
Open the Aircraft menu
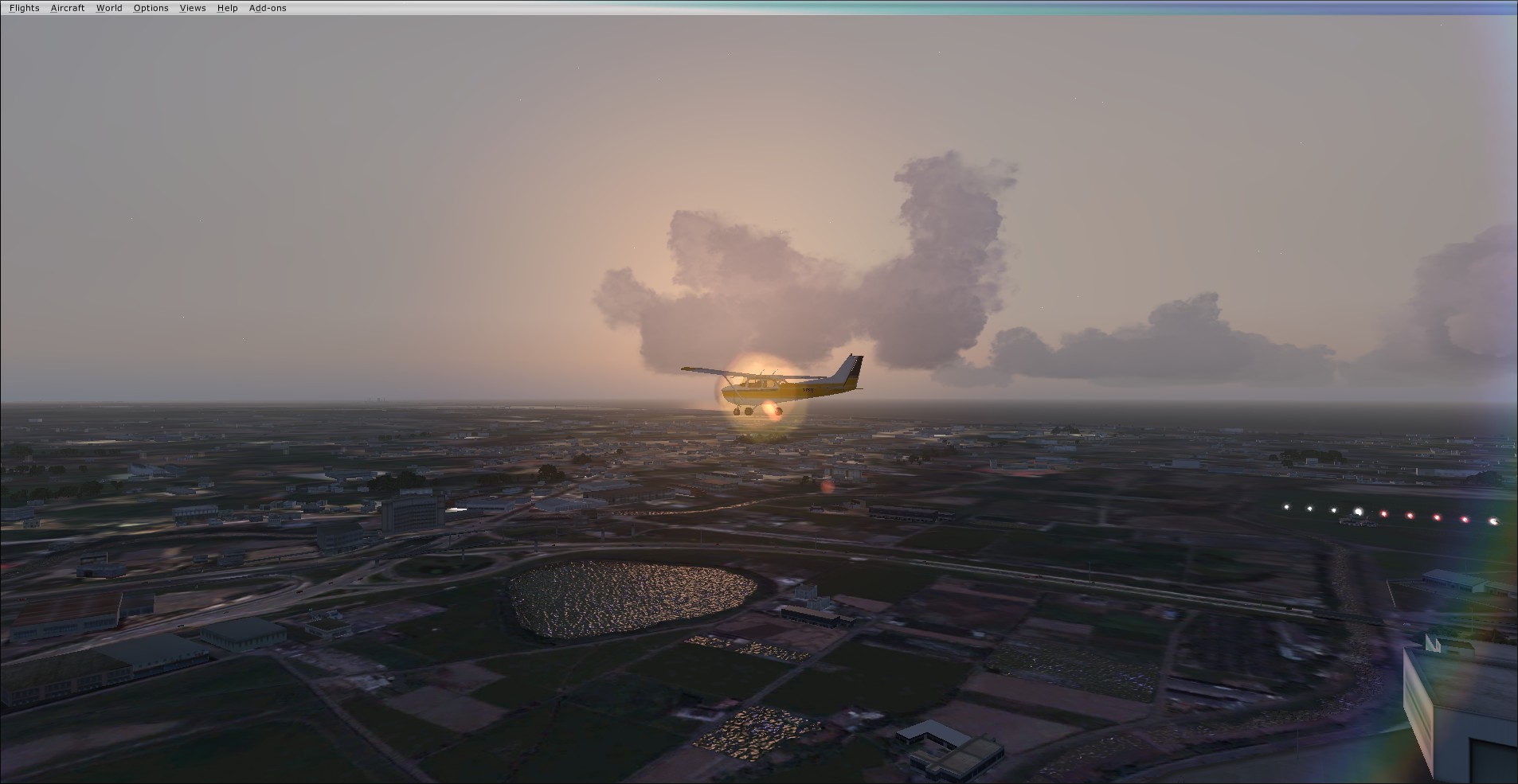[x=68, y=8]
